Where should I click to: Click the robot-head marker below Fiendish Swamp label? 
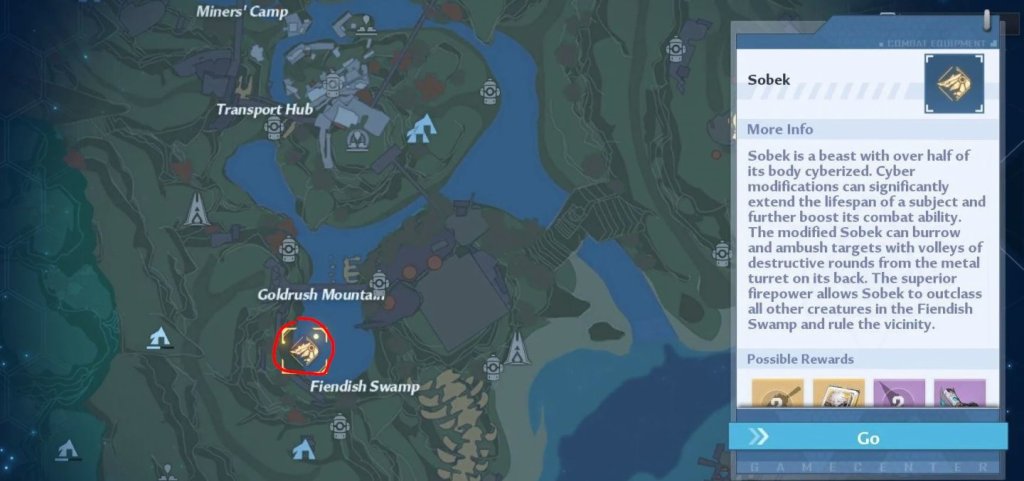coord(340,426)
